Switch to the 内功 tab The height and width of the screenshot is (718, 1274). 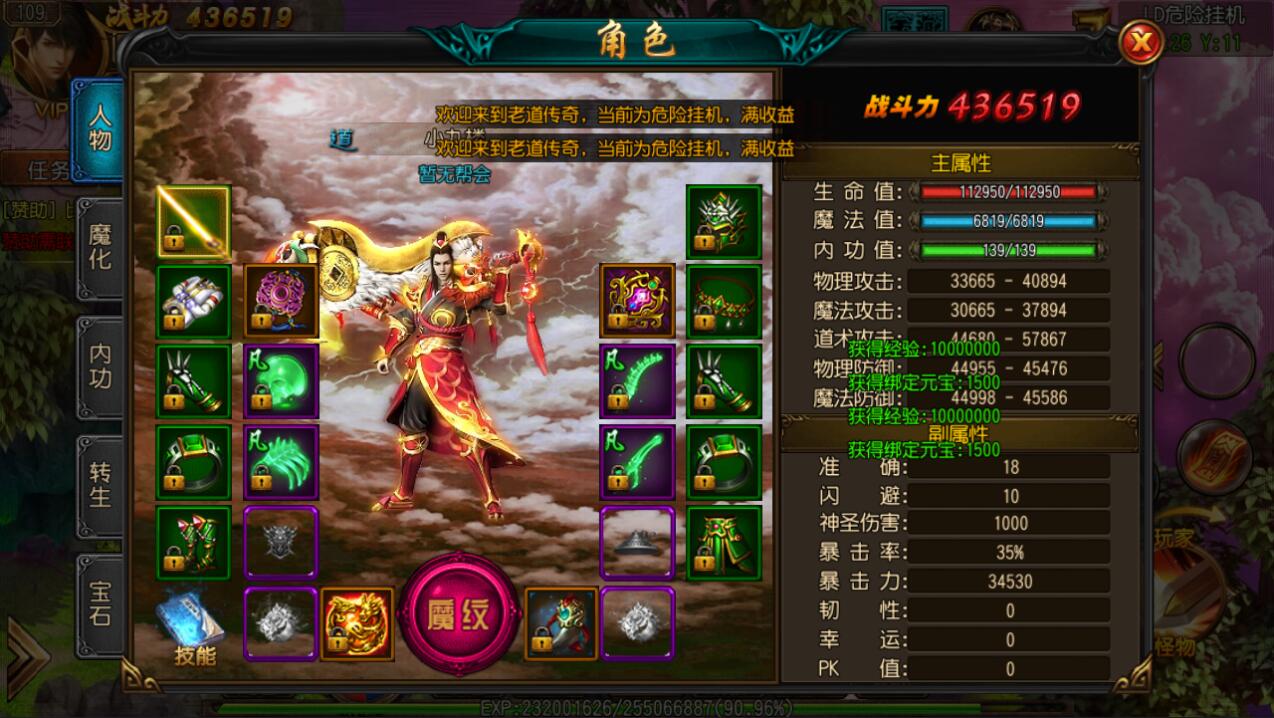coord(100,366)
